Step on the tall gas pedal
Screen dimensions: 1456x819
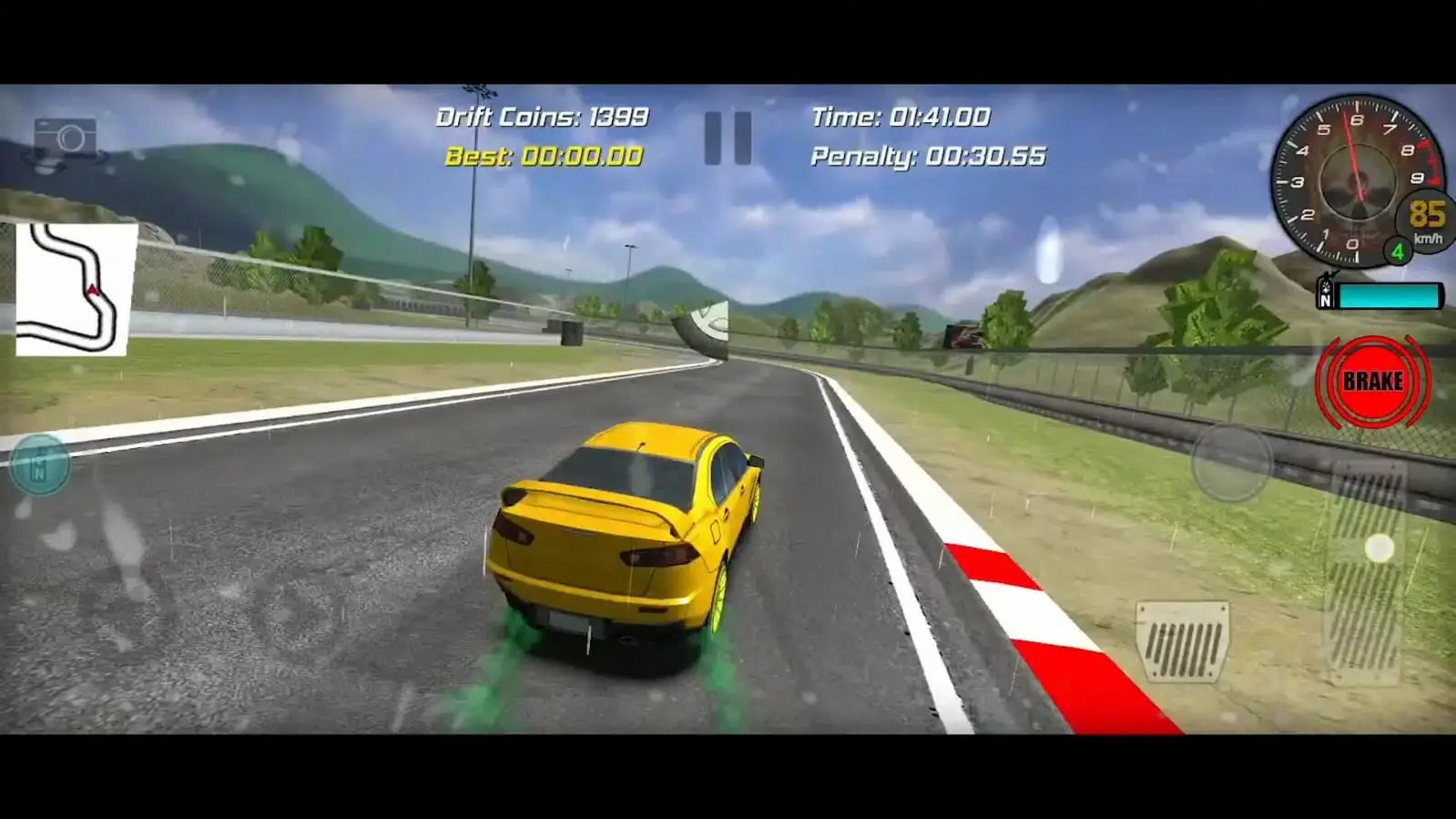[x=1369, y=572]
